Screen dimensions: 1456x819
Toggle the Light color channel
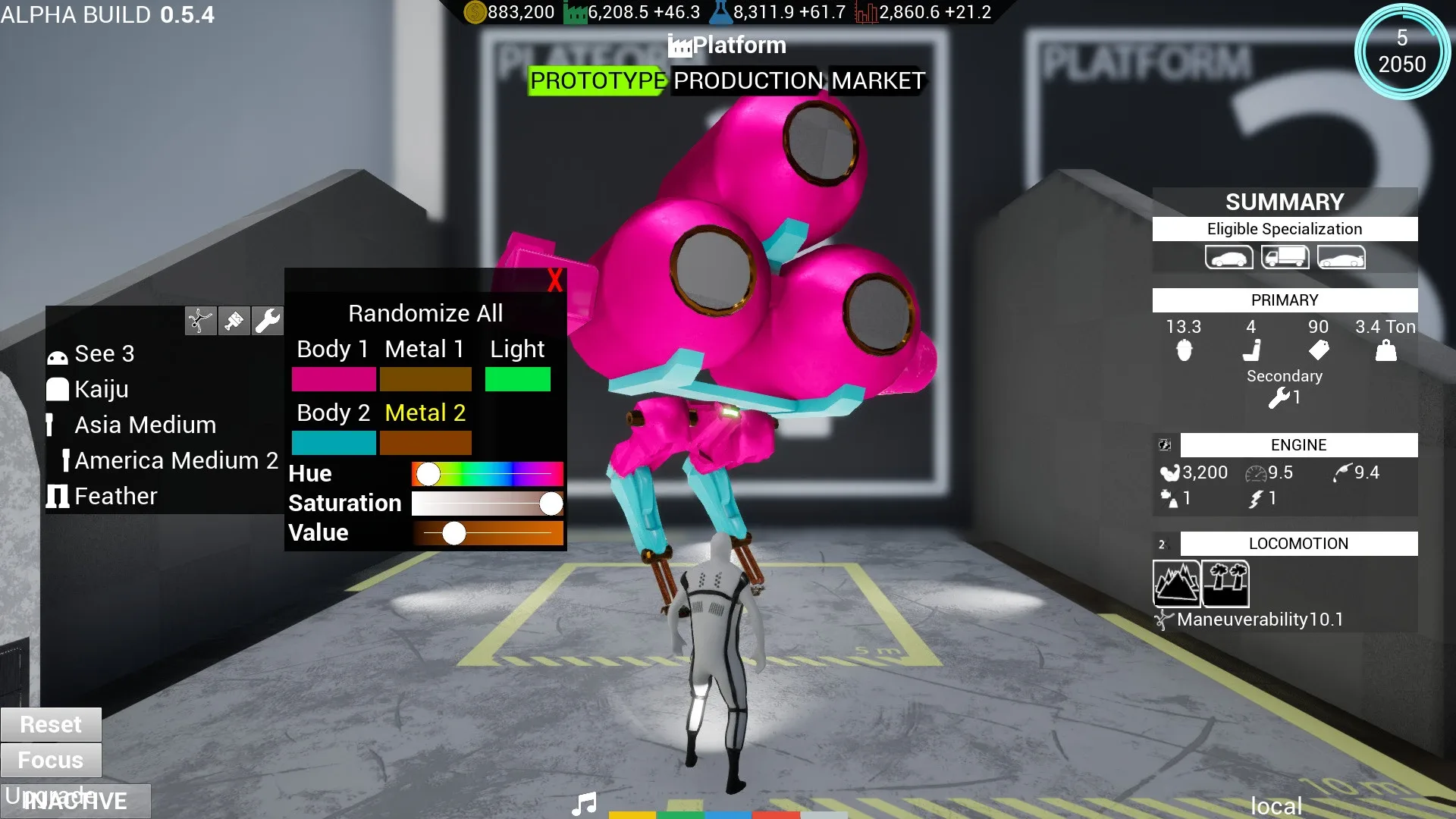518,349
